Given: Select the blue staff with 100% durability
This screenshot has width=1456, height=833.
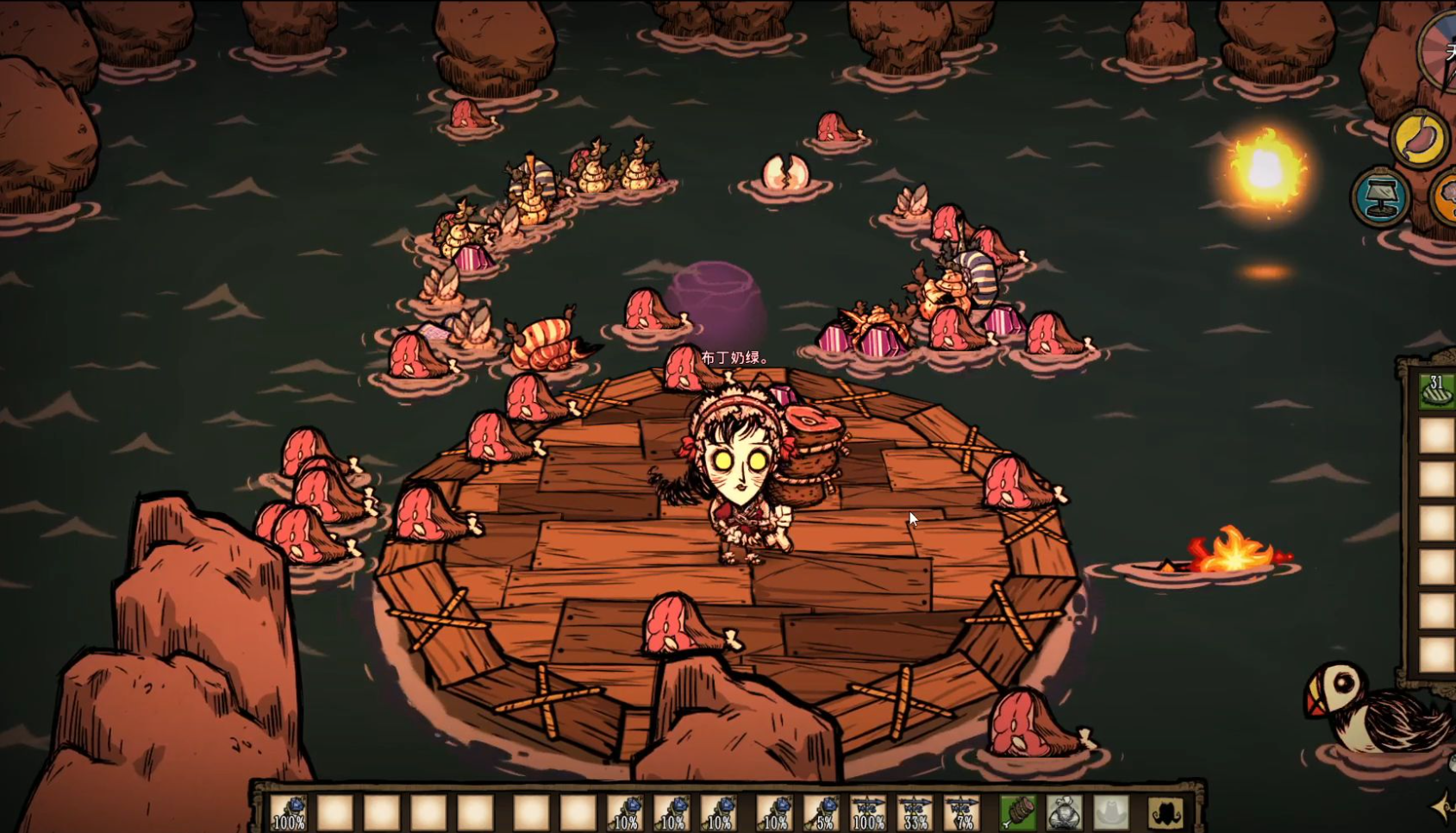Looking at the screenshot, I should (289, 812).
